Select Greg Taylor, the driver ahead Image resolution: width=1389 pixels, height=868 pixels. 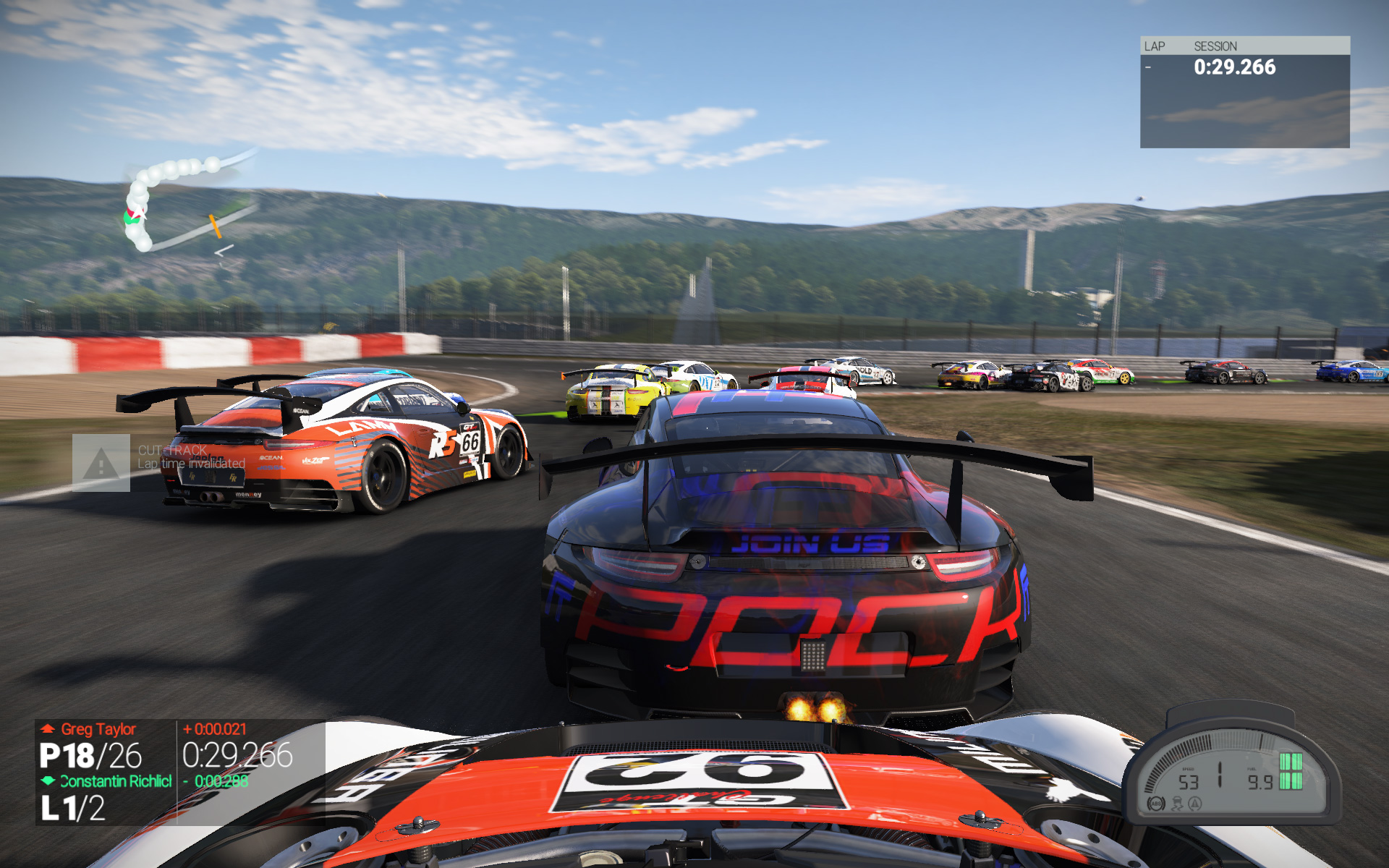pos(98,729)
